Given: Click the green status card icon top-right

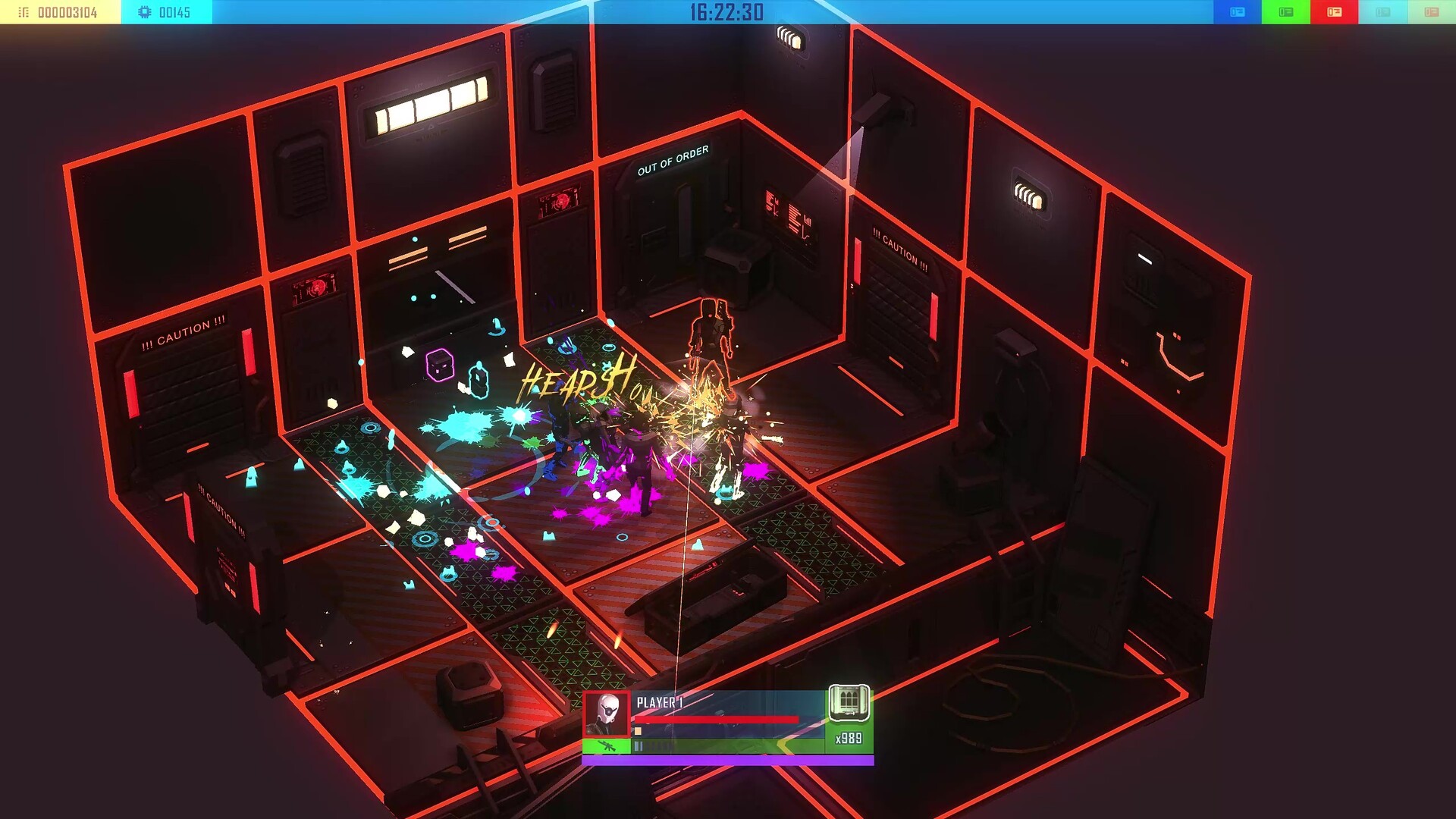Looking at the screenshot, I should [x=1286, y=11].
